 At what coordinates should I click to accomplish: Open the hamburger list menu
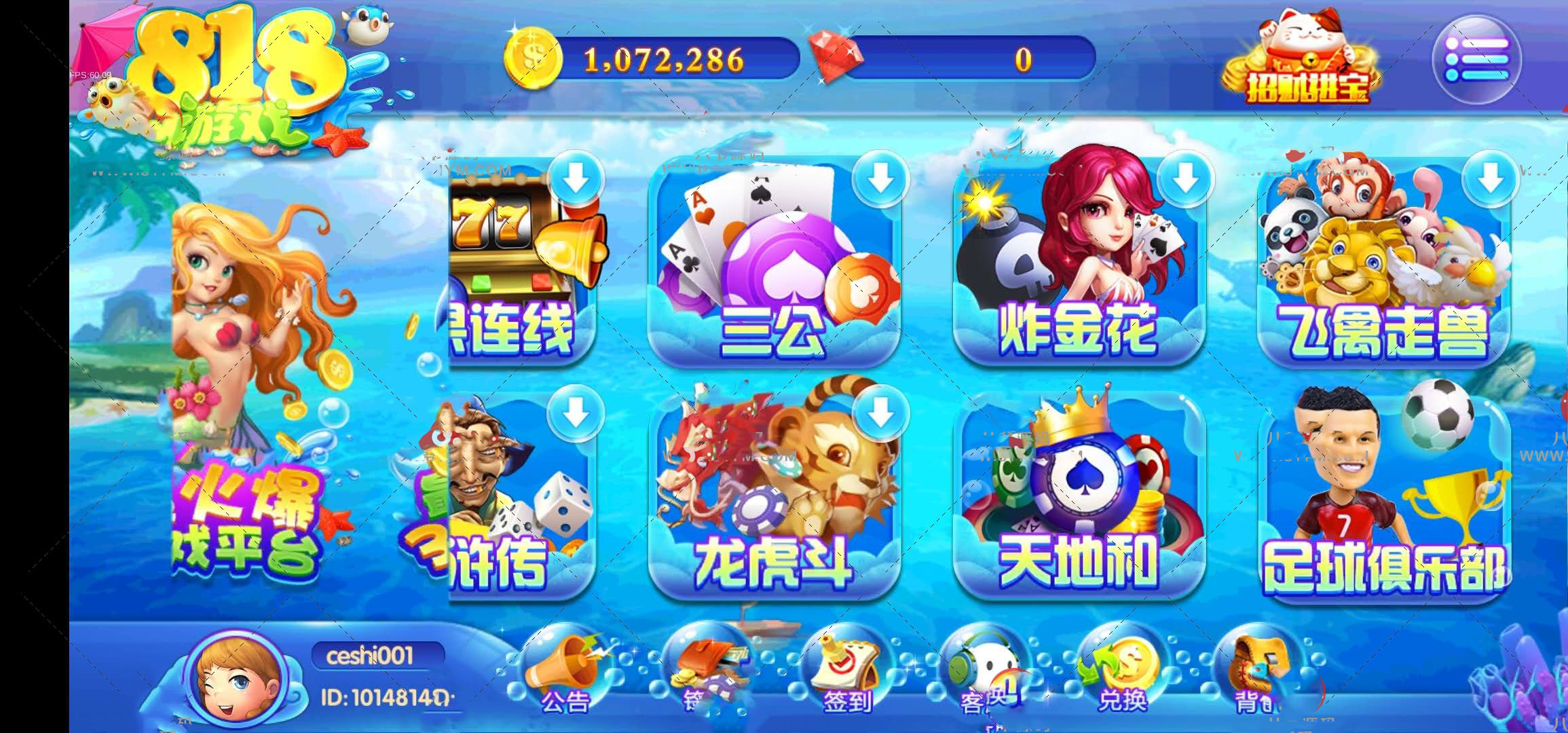coord(1476,59)
